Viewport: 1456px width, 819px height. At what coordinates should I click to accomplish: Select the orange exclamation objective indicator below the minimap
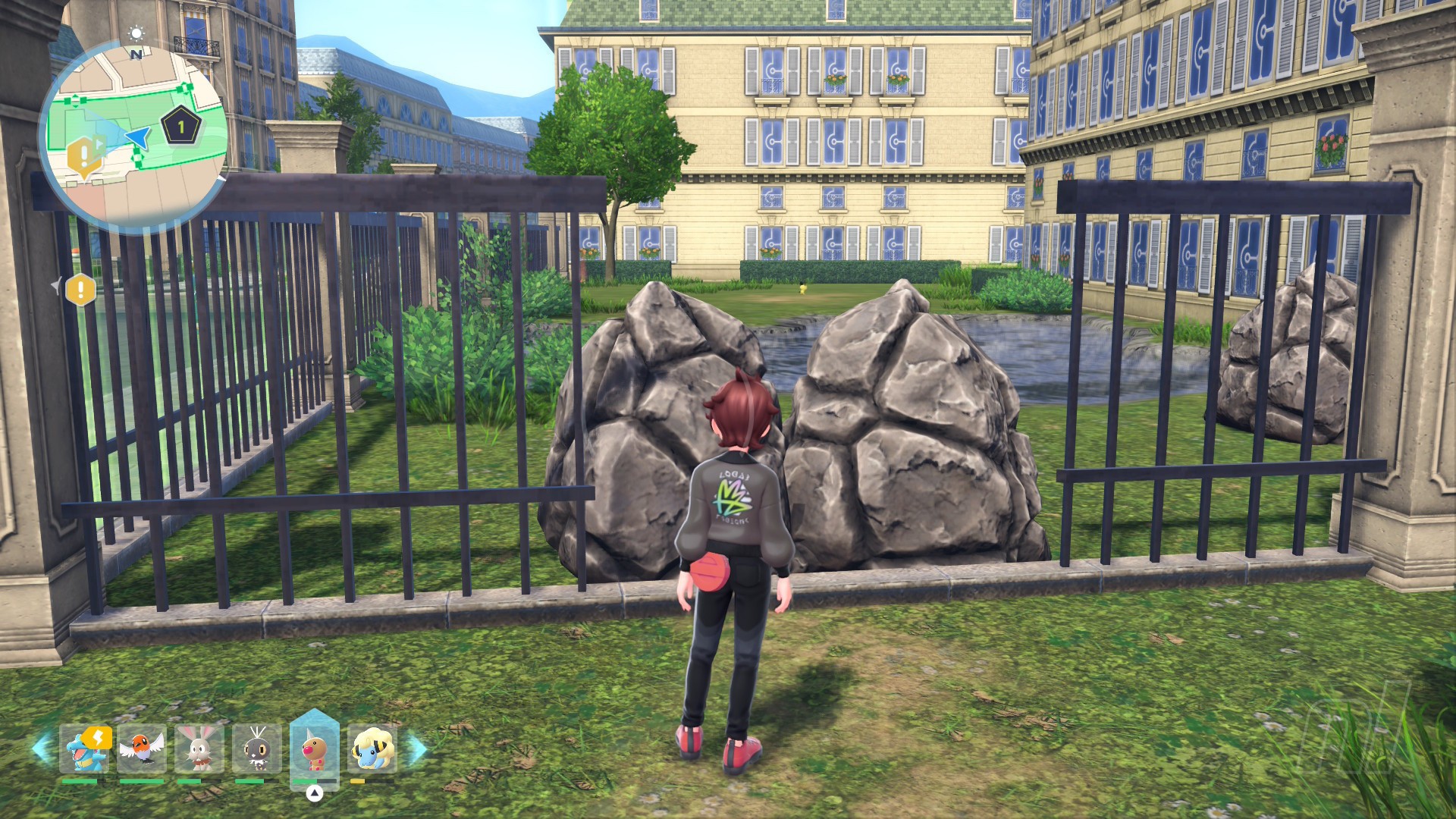pos(80,289)
